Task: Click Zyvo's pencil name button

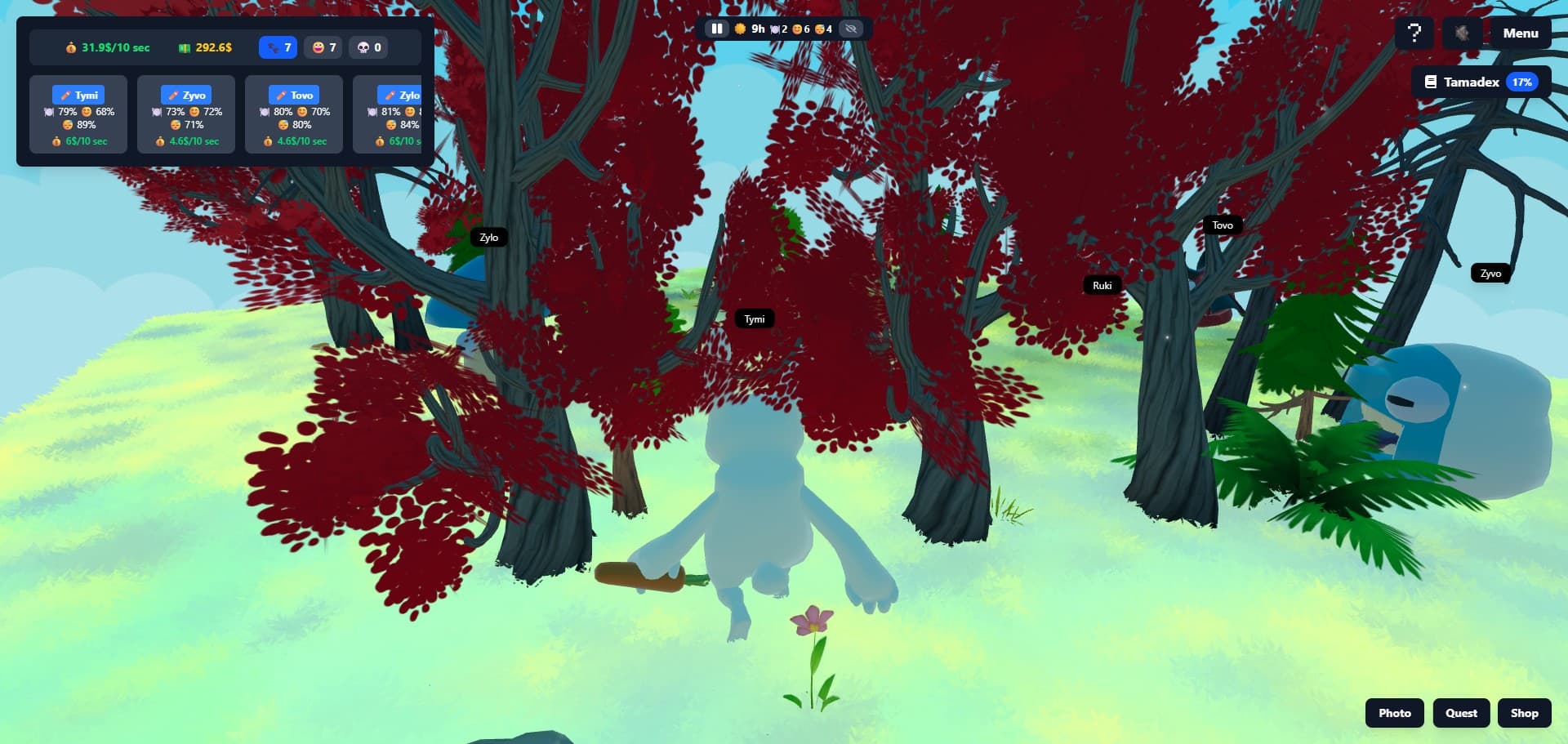Action: [x=186, y=95]
